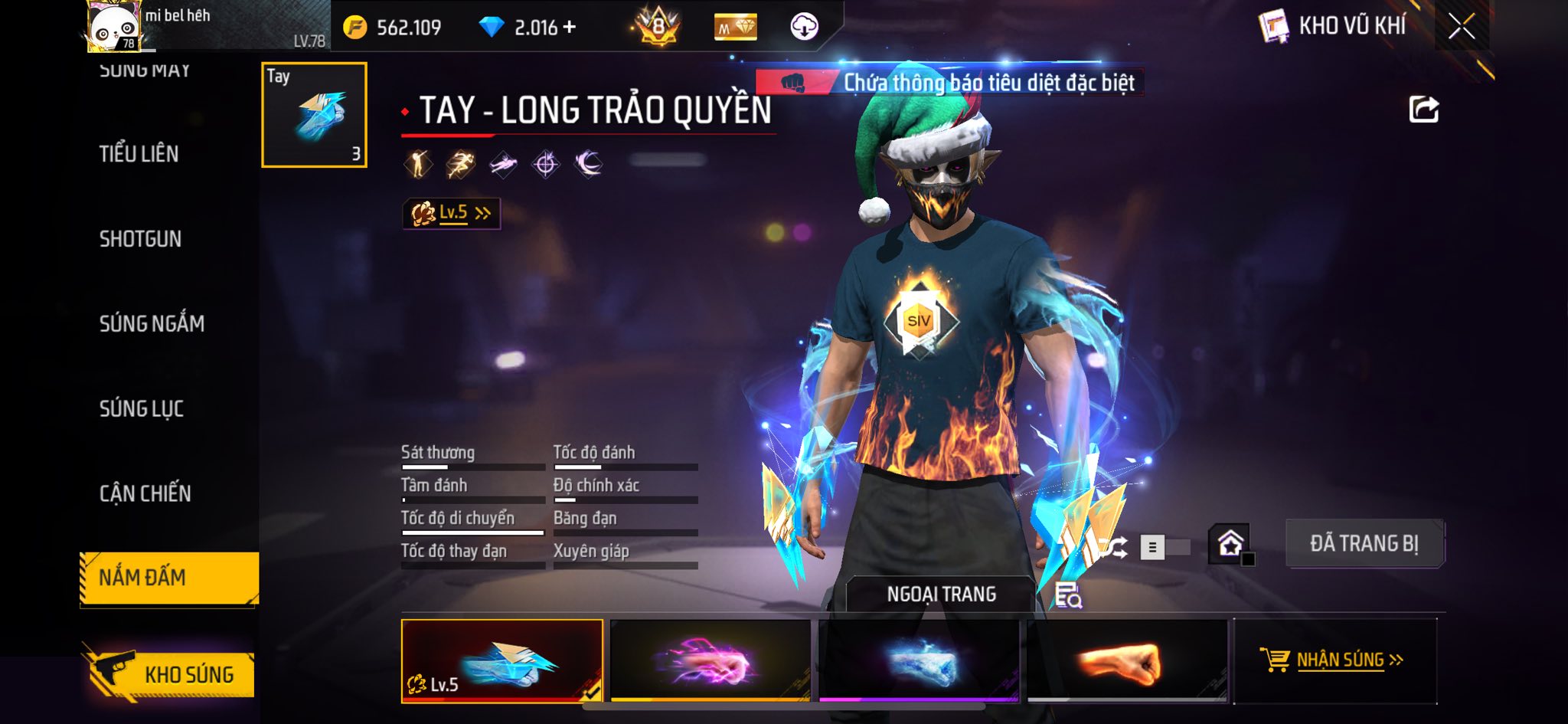Pick the icy blue fist skin
The image size is (1568, 724).
click(x=919, y=660)
